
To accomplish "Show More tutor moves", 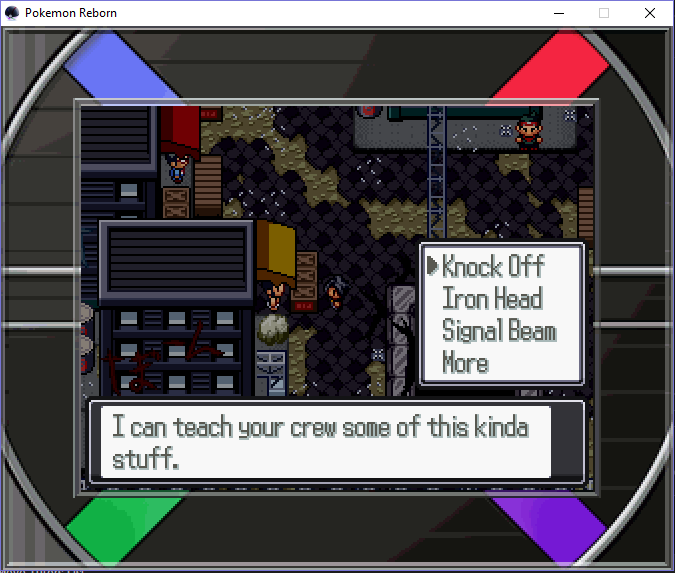I will pyautogui.click(x=466, y=363).
